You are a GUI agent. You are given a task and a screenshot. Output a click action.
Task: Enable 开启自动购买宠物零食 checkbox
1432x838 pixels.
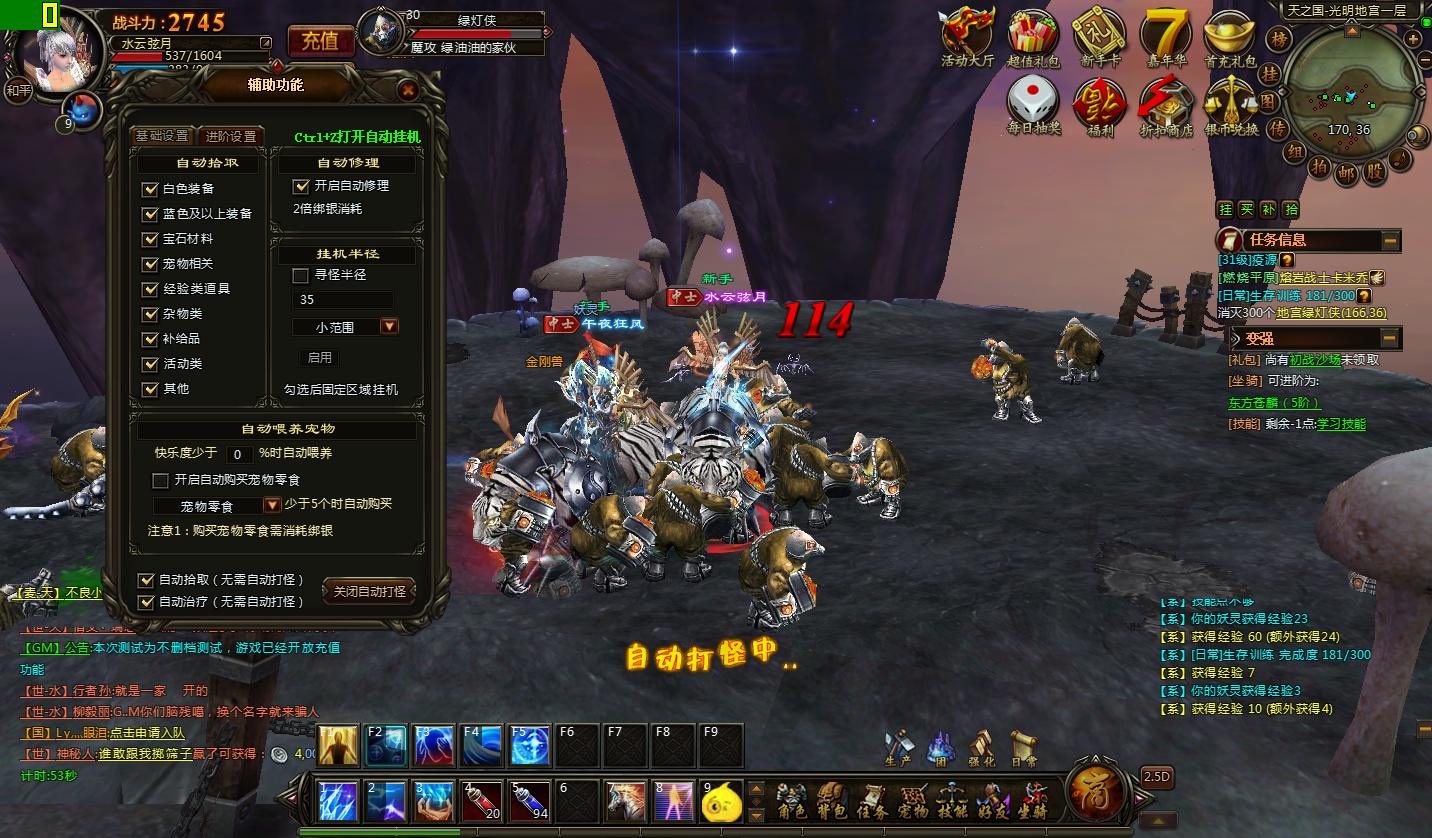(x=160, y=480)
